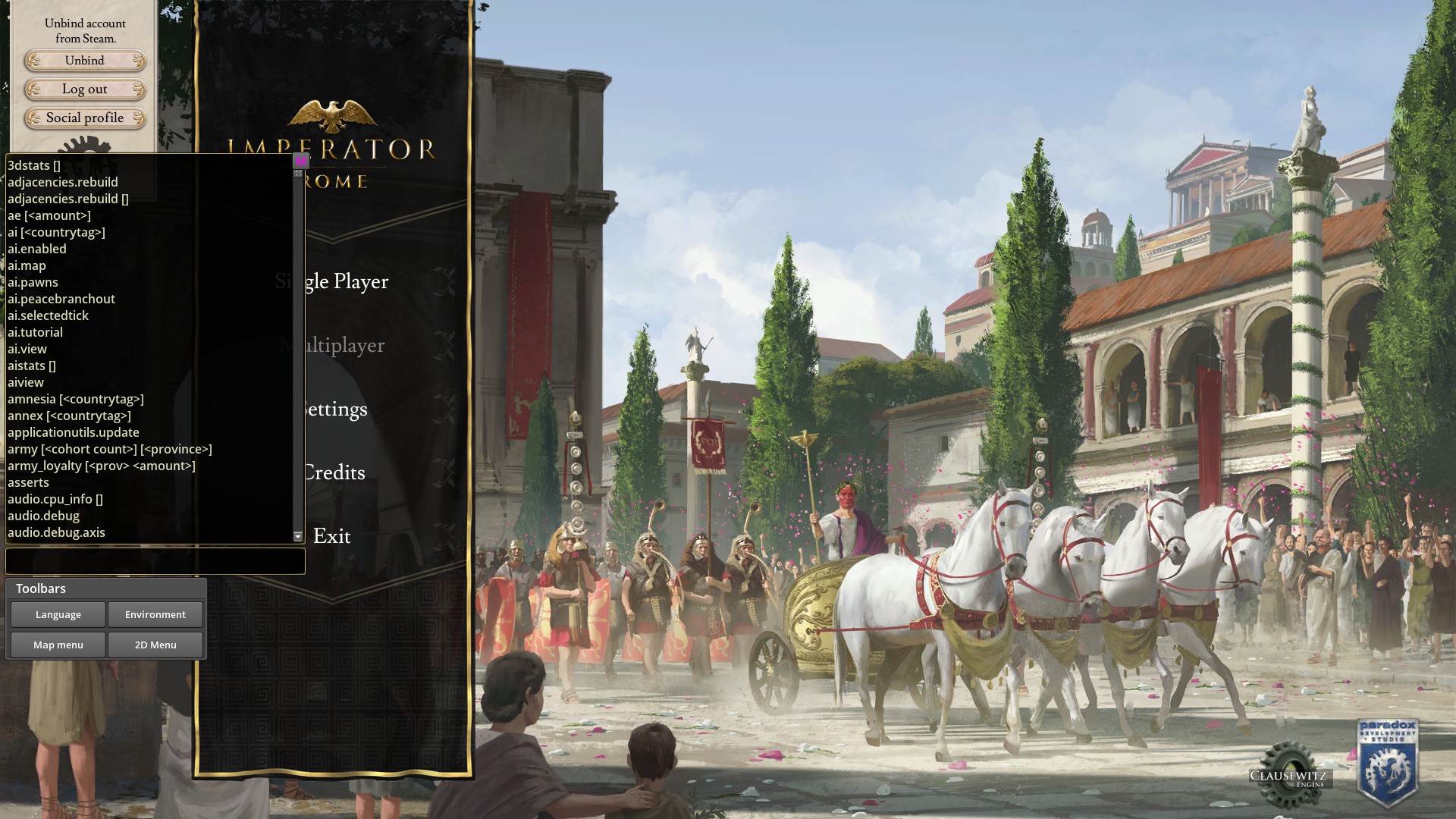Click the magenta button atop console list

[300, 161]
